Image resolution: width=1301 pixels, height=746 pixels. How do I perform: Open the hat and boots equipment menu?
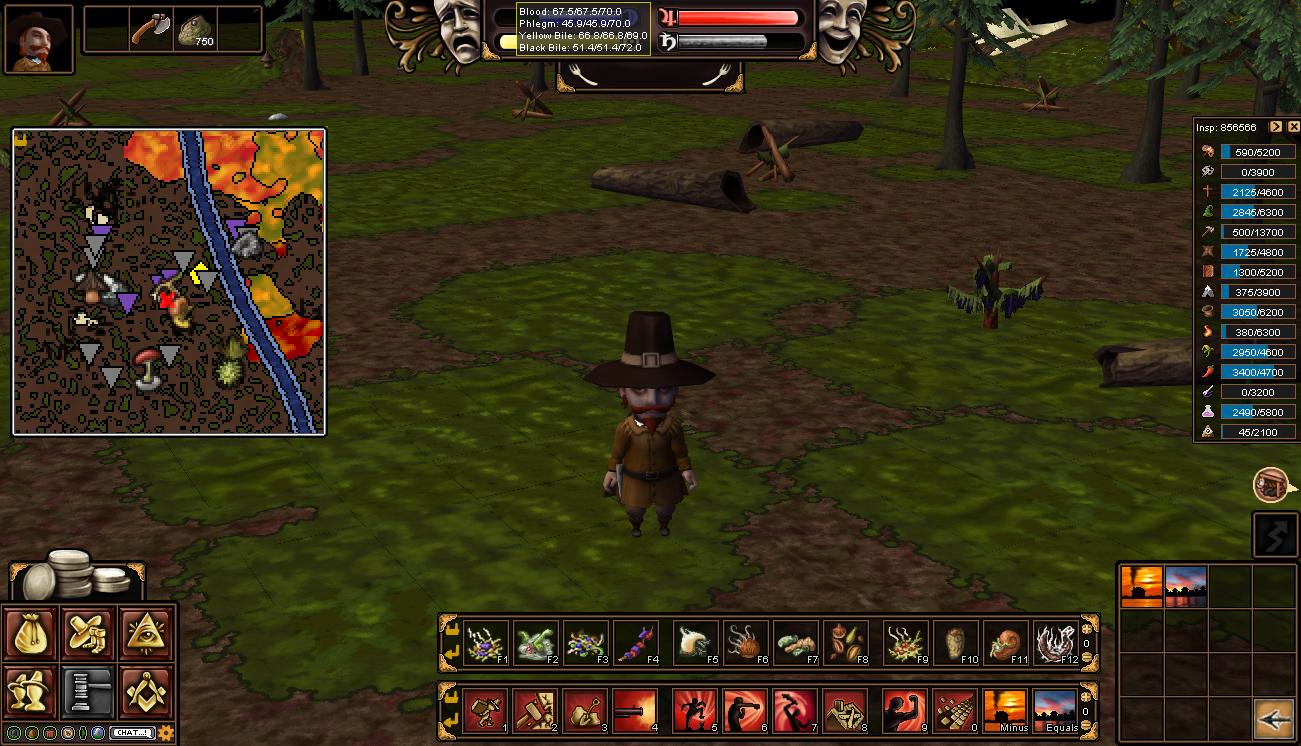(x=90, y=634)
